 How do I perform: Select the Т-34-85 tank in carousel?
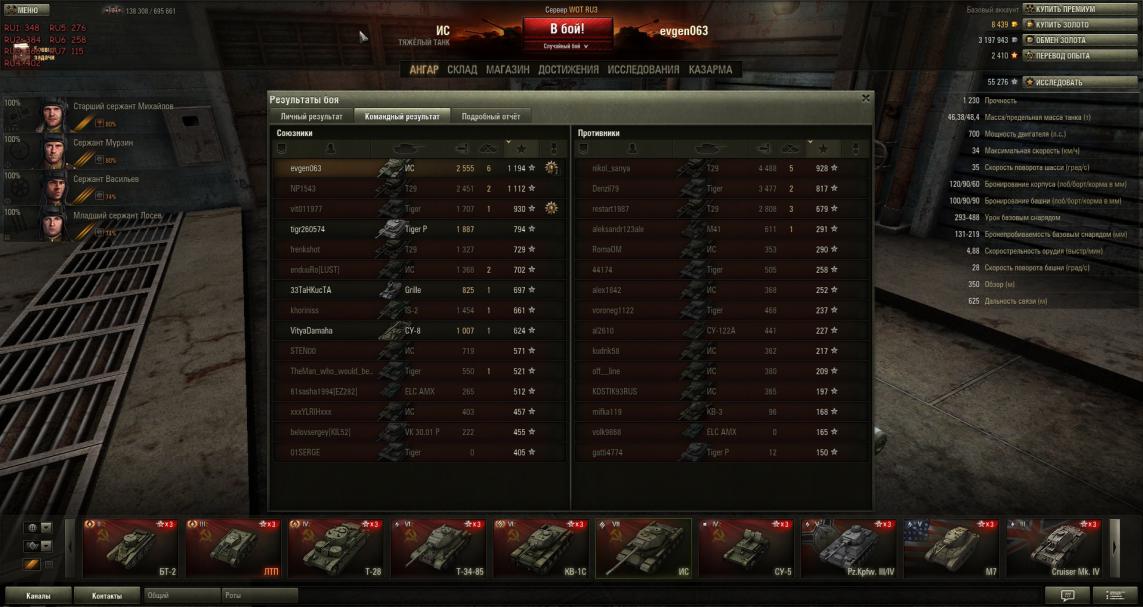[438, 548]
